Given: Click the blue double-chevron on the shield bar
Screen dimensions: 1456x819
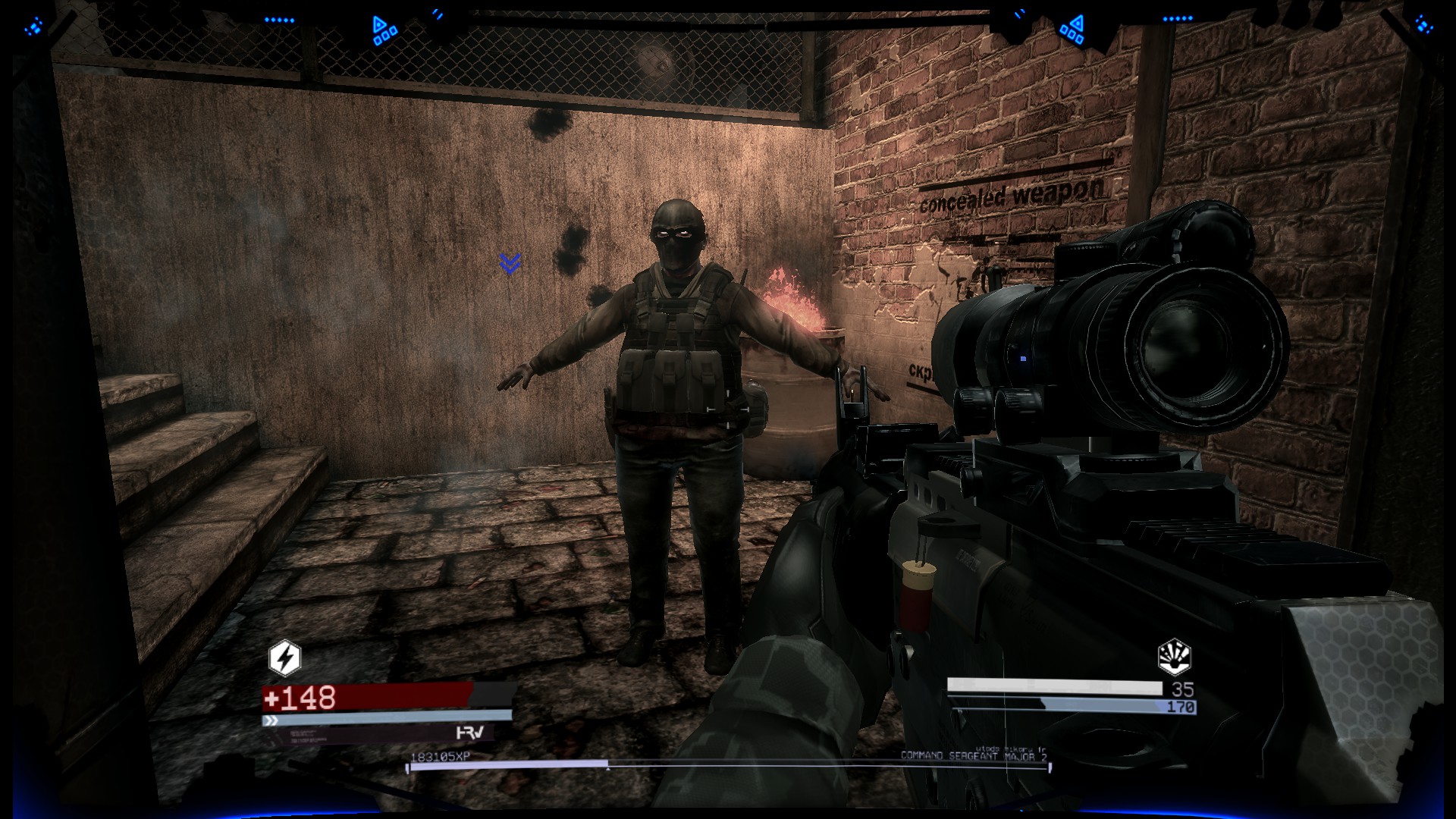Looking at the screenshot, I should click(x=270, y=721).
